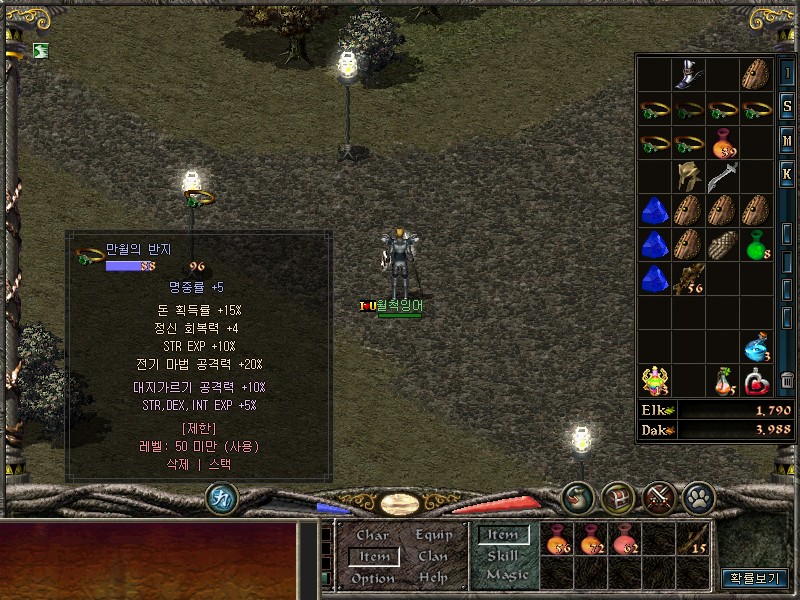The image size is (800, 600).
Task: Select the green potion with count 8
Action: [x=757, y=245]
